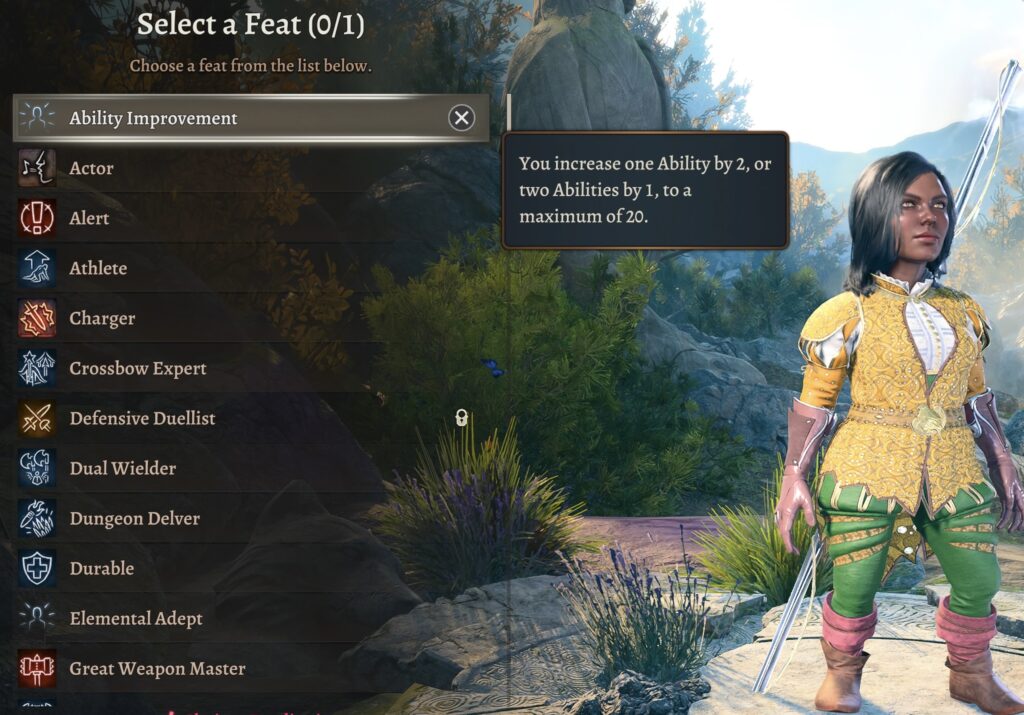Choose the Dual Wielder feat
Image resolution: width=1024 pixels, height=715 pixels.
coord(122,468)
